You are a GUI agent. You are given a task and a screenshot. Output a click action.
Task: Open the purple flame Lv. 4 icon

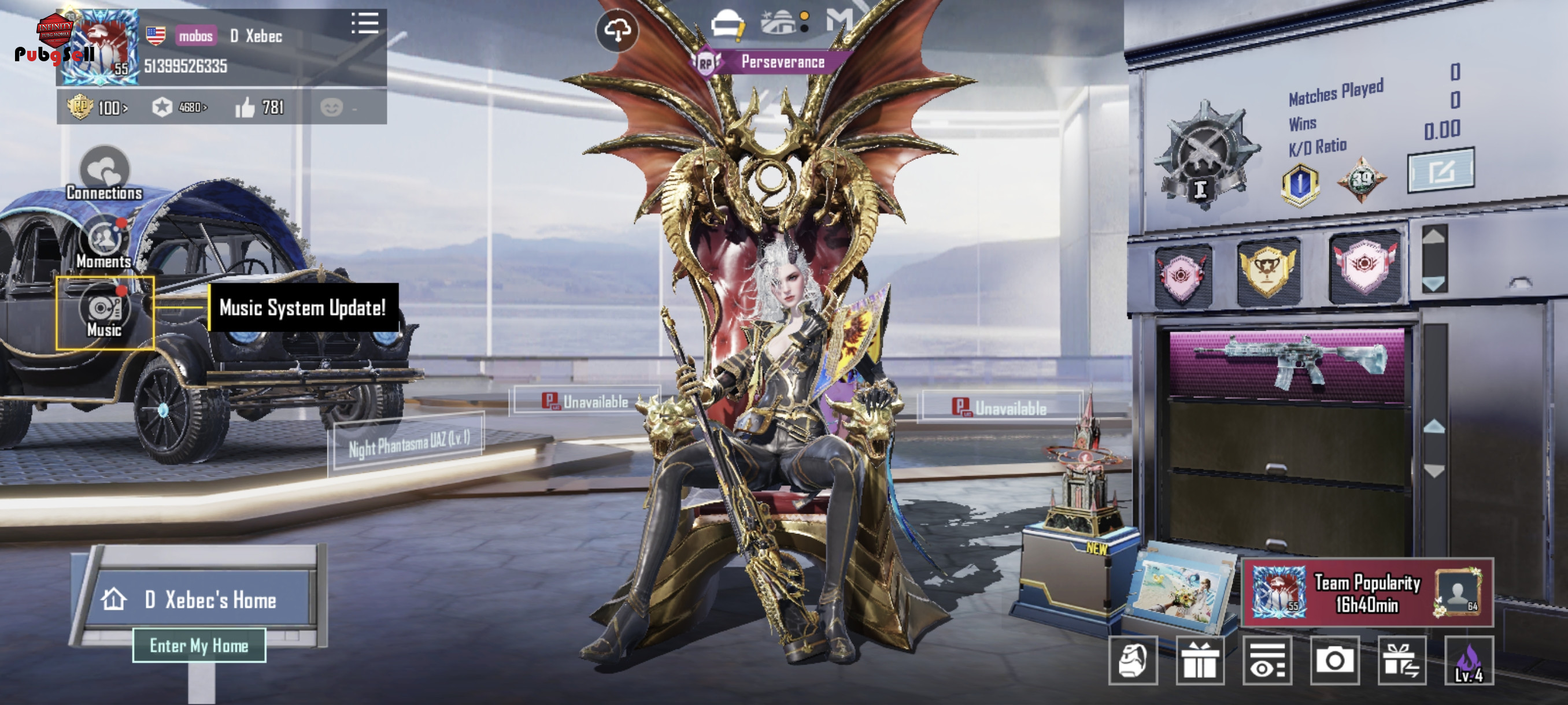(x=1468, y=661)
